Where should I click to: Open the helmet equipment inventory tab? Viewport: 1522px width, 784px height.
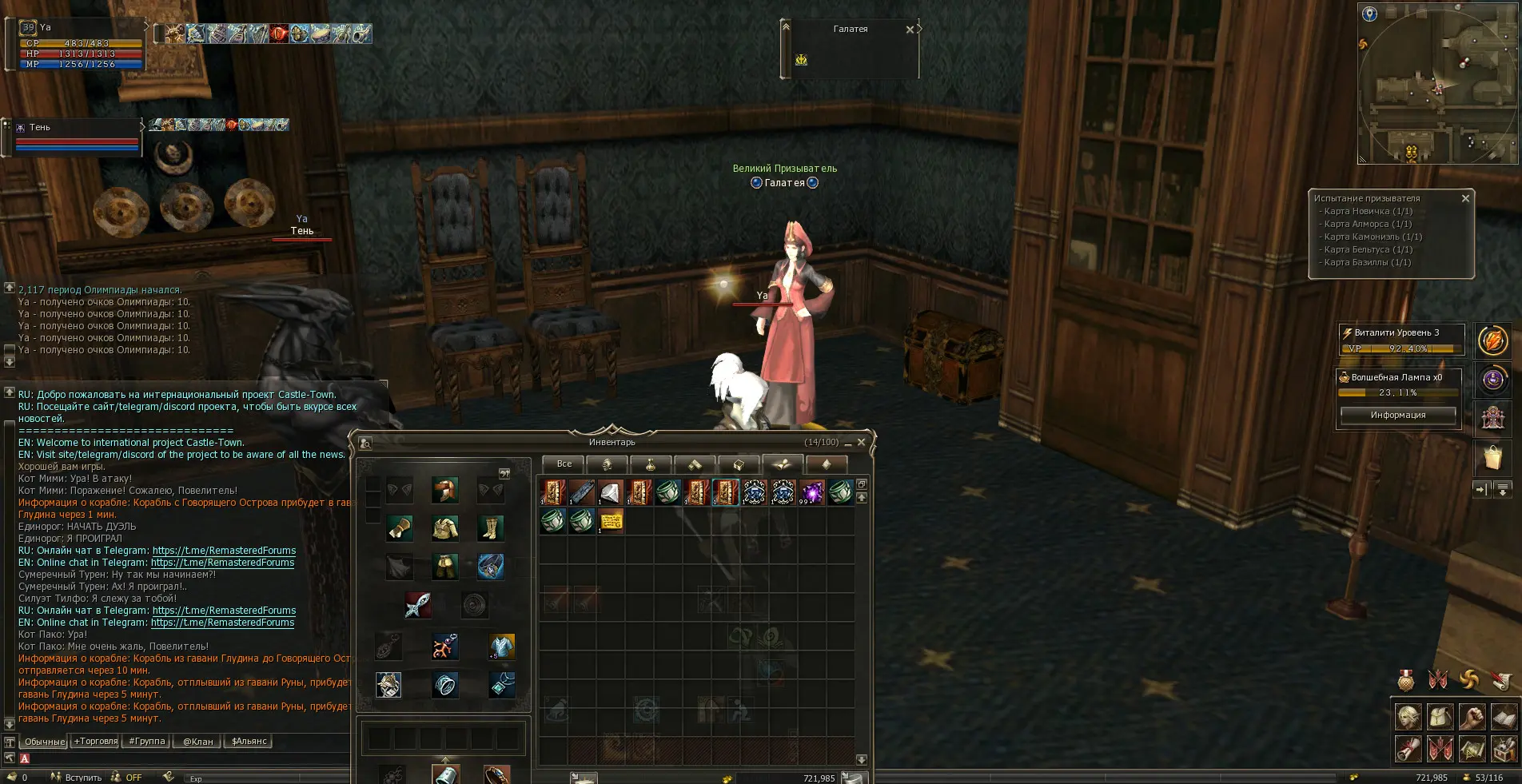(607, 464)
